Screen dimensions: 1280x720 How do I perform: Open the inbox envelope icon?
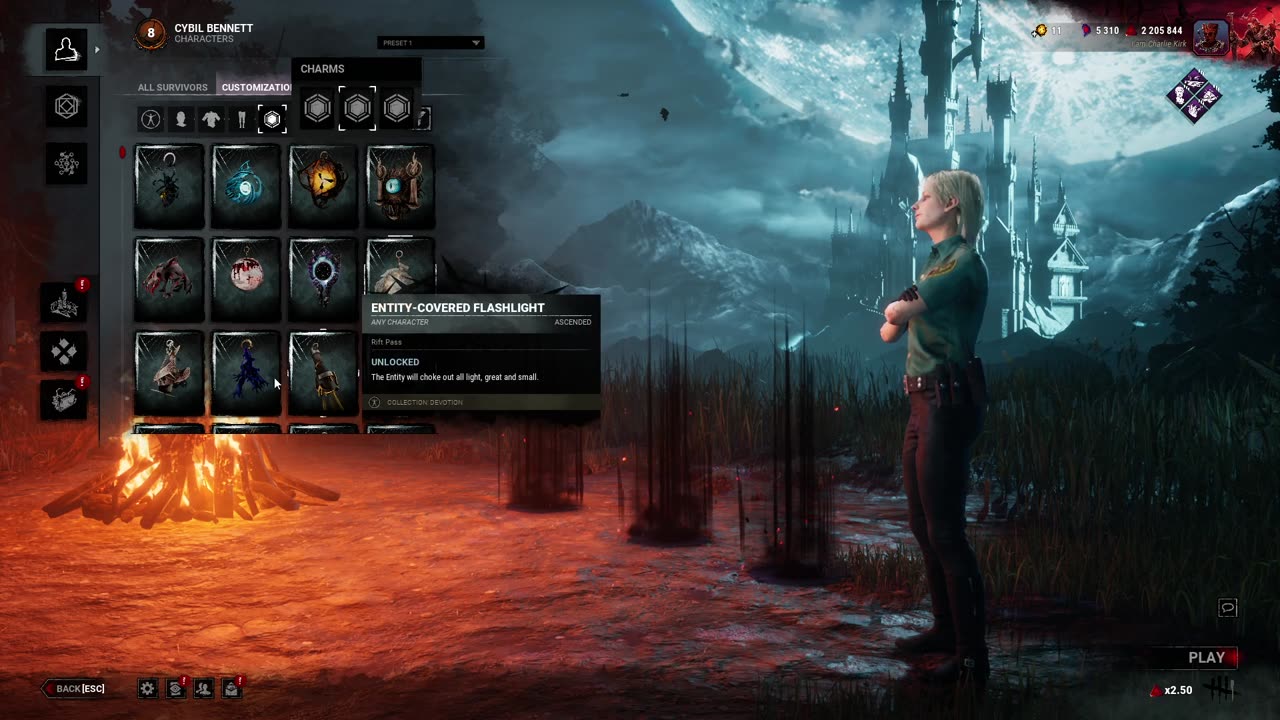pos(231,688)
